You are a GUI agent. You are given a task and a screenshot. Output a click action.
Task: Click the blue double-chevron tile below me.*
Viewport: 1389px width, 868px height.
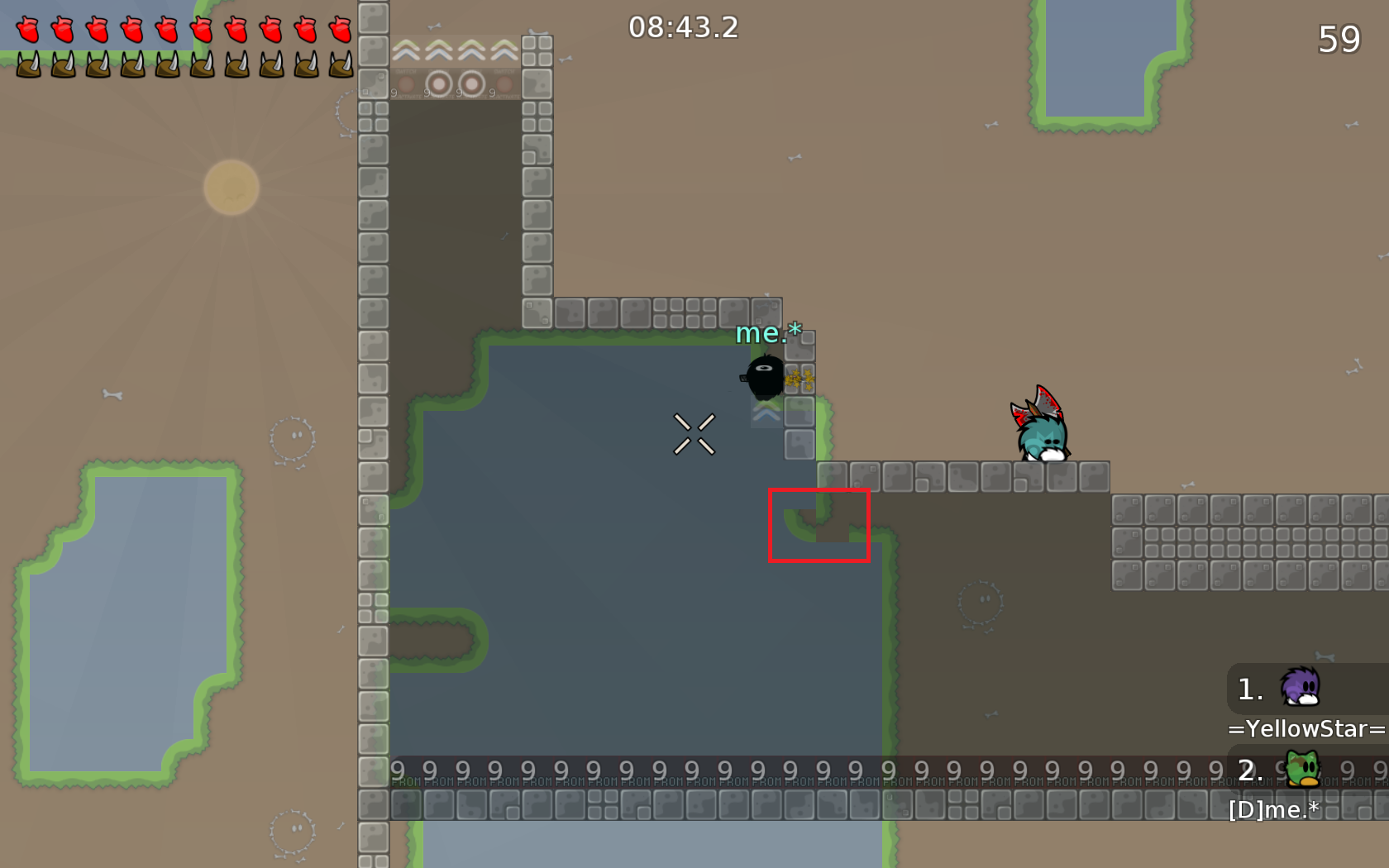point(765,413)
